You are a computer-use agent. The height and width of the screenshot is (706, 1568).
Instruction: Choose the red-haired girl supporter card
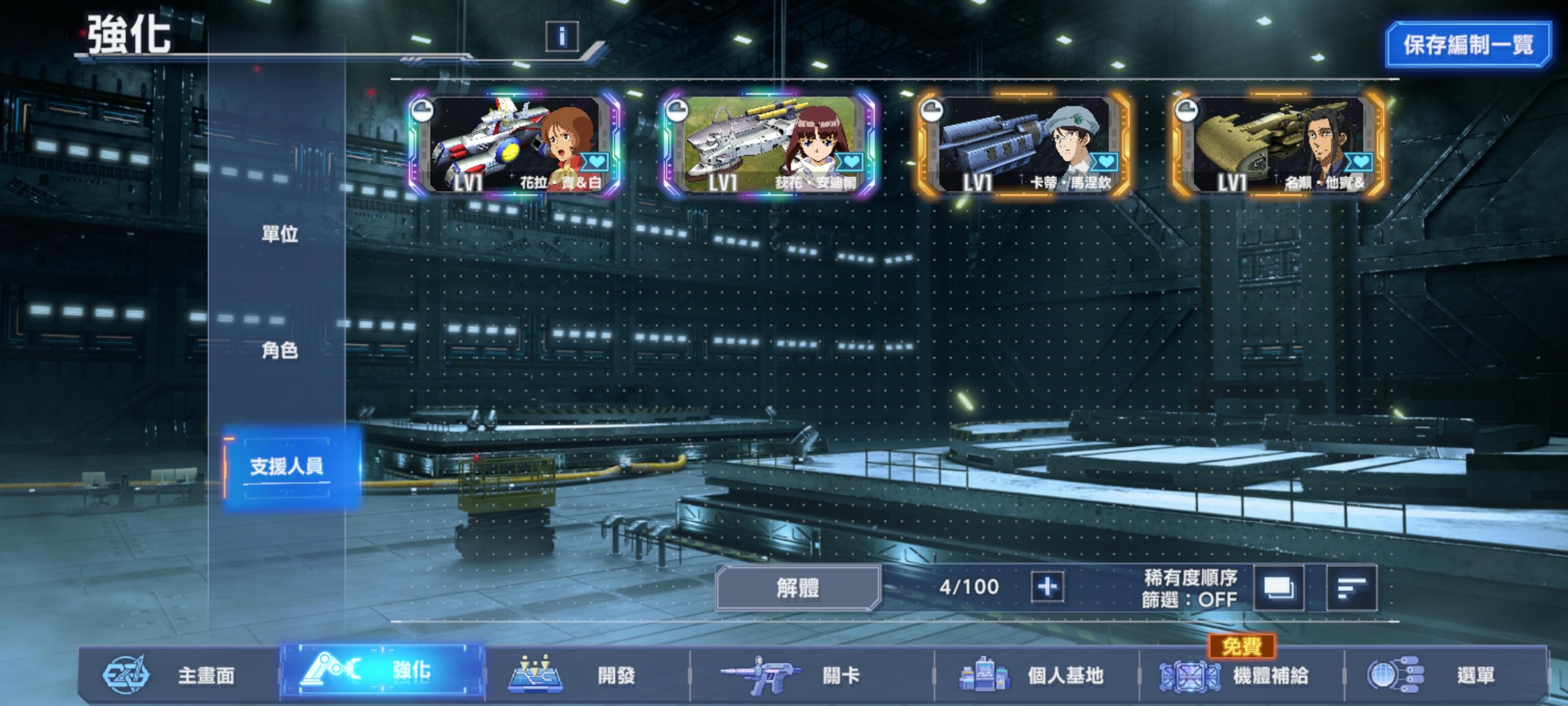tap(769, 144)
